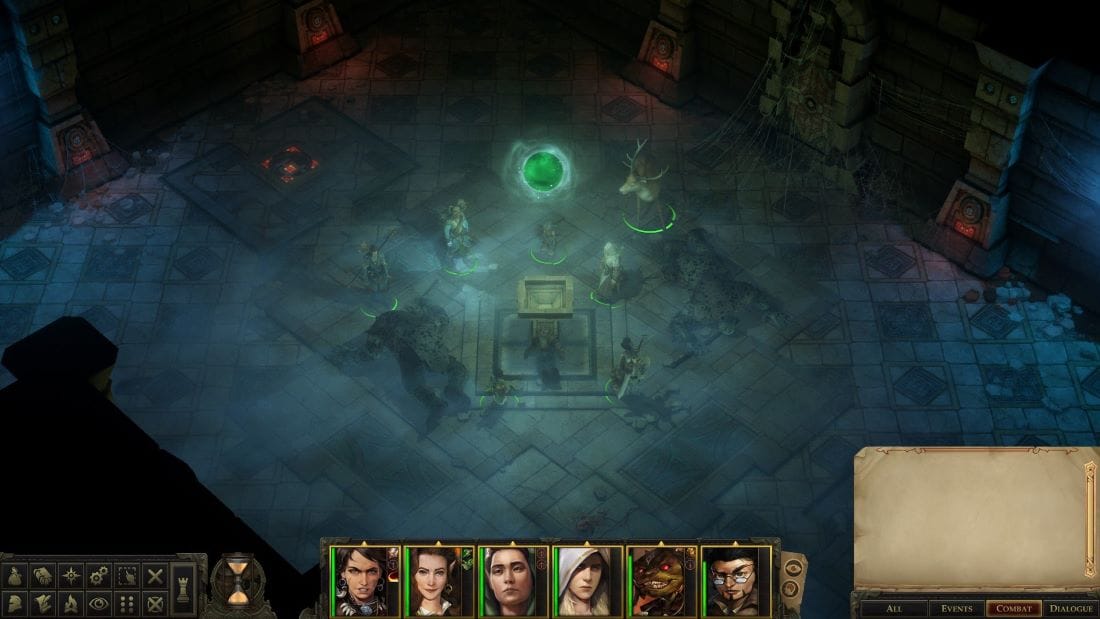Switch the log to the Events tab
Screen dimensions: 1100x619
955,608
